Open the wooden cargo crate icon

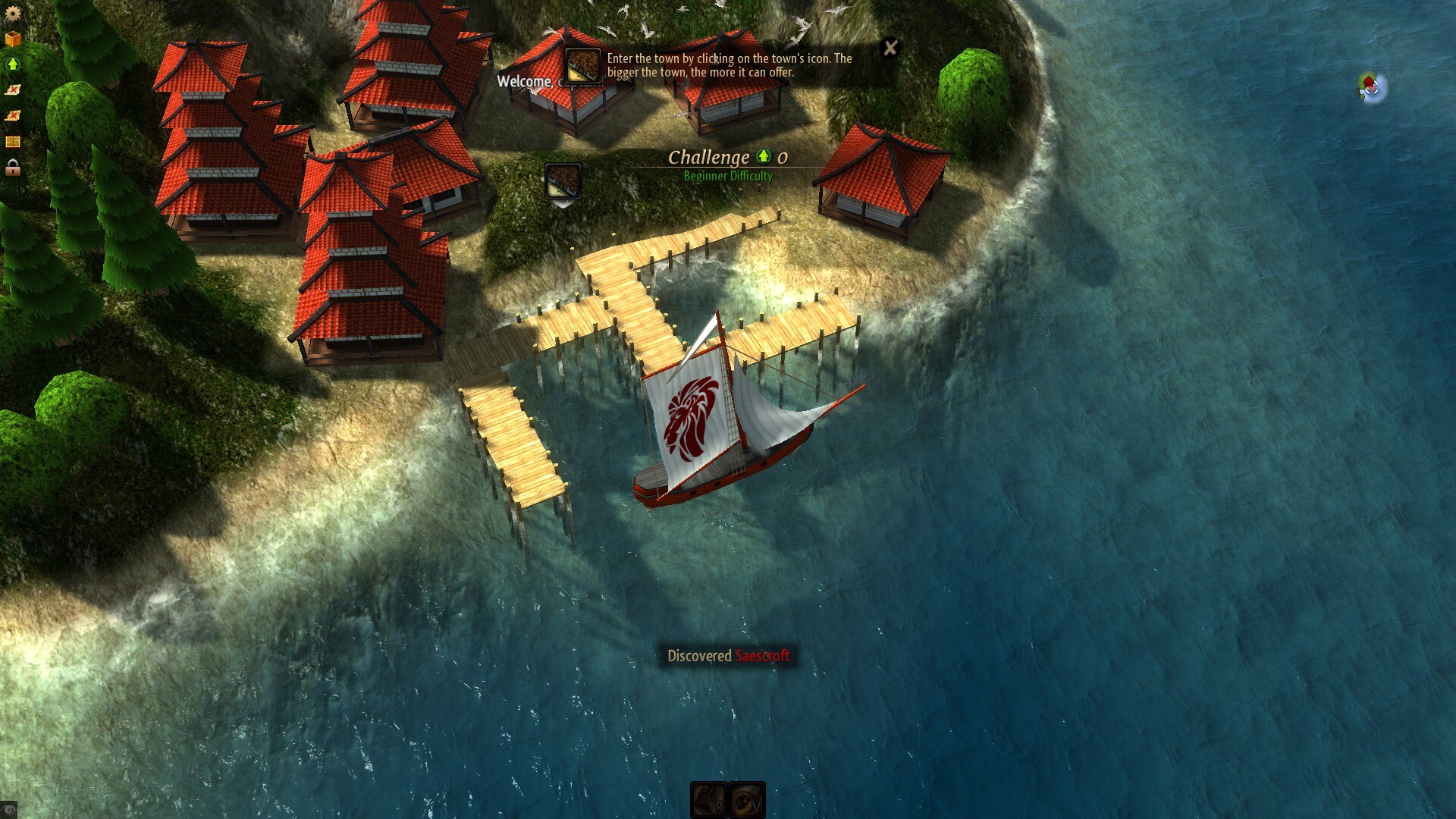pos(12,39)
